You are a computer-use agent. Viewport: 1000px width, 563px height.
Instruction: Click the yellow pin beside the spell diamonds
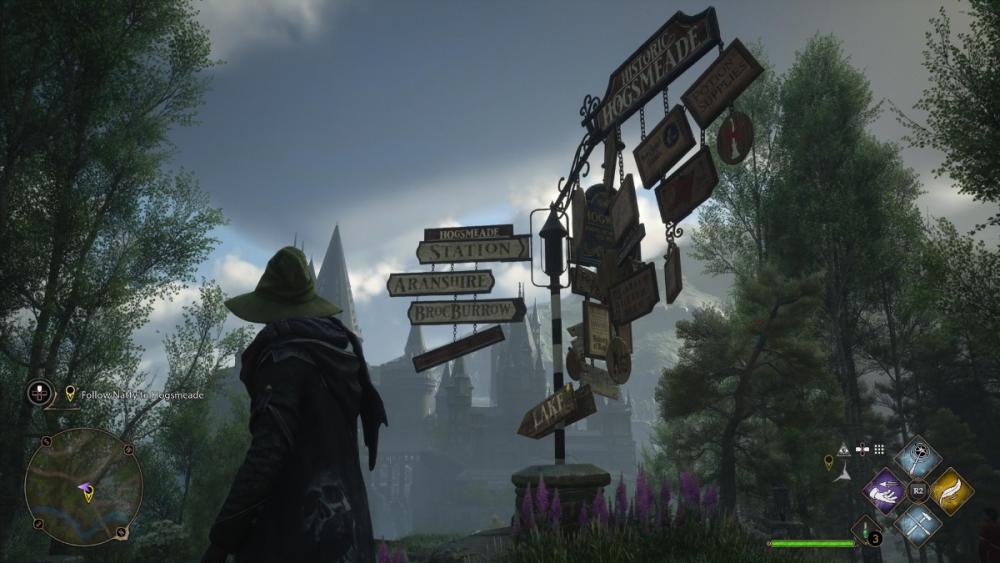[x=828, y=461]
